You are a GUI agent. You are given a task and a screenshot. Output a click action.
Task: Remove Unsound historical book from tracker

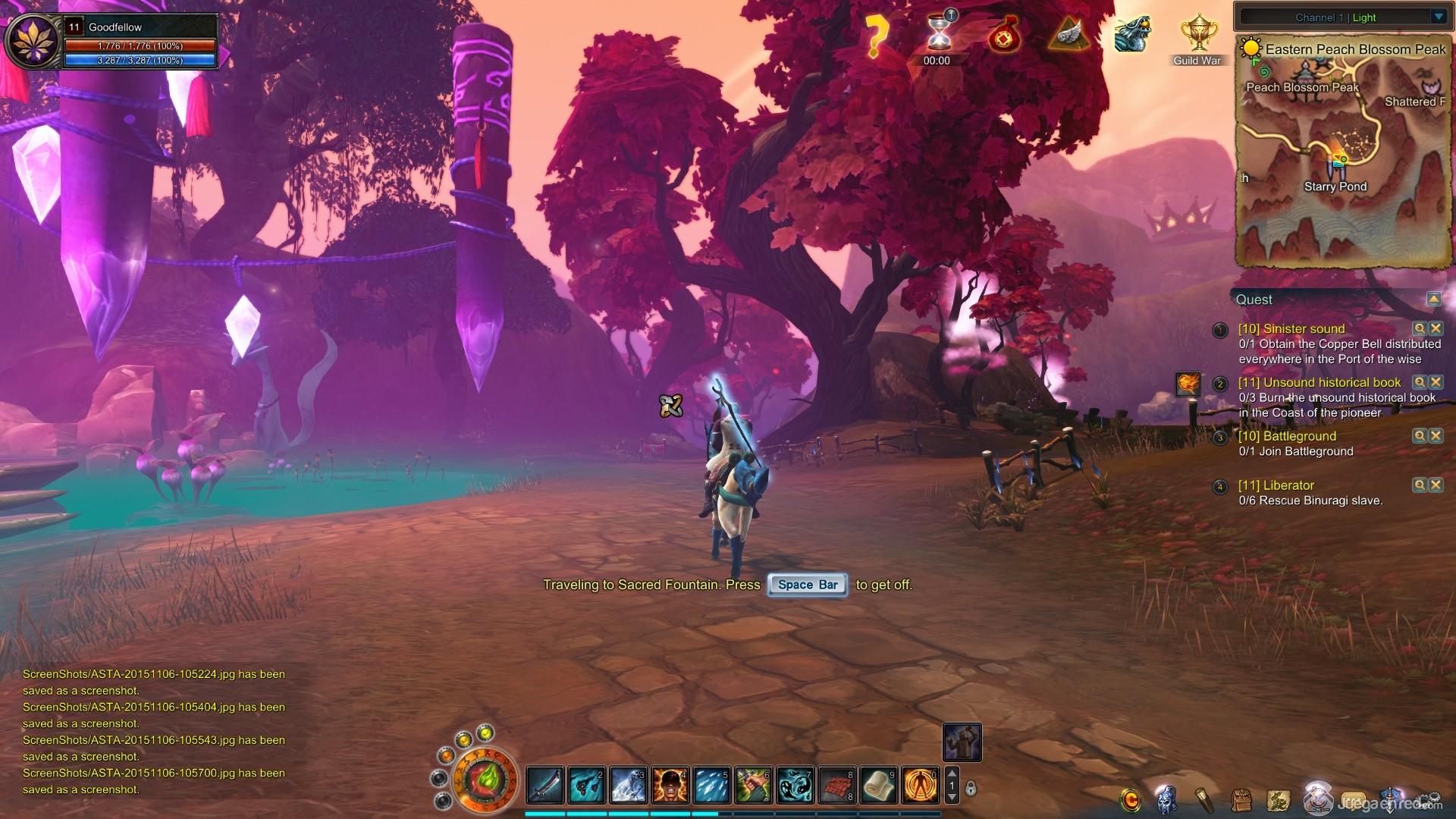[x=1436, y=382]
